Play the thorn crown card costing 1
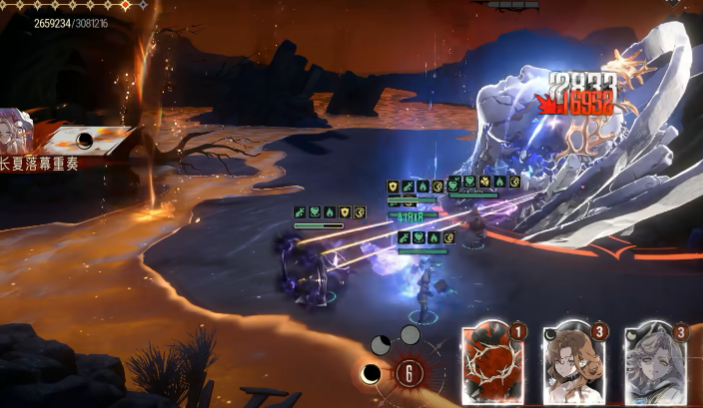Viewport: 703px width, 408px height. pyautogui.click(x=492, y=365)
